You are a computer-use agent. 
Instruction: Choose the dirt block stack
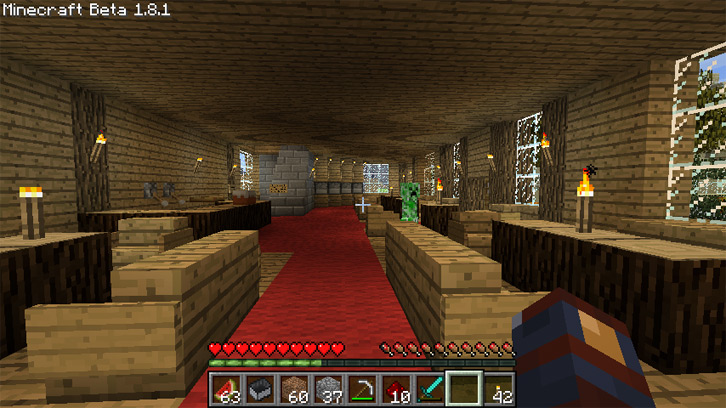tap(293, 389)
